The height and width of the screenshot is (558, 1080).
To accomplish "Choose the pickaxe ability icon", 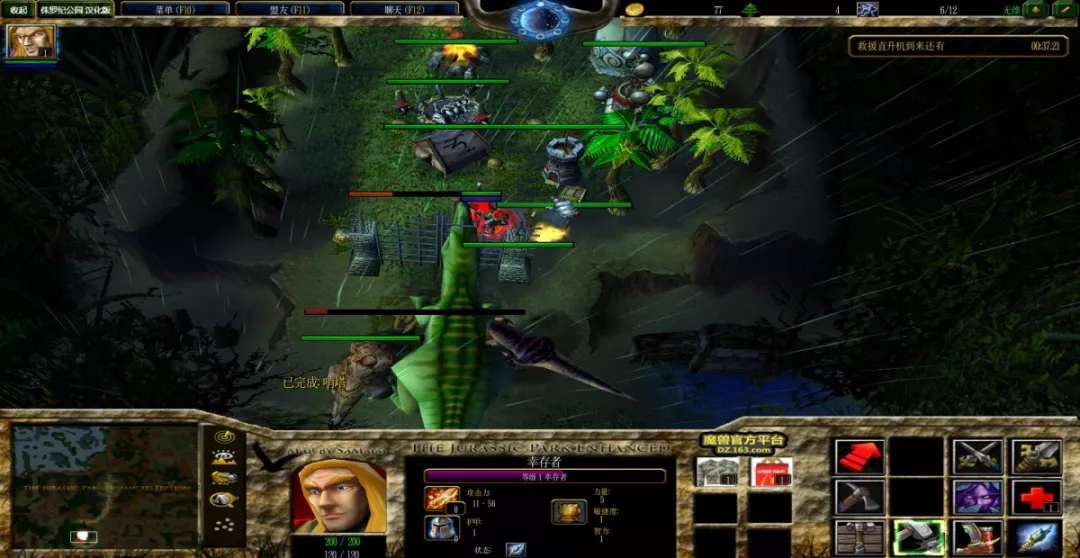I will point(859,496).
